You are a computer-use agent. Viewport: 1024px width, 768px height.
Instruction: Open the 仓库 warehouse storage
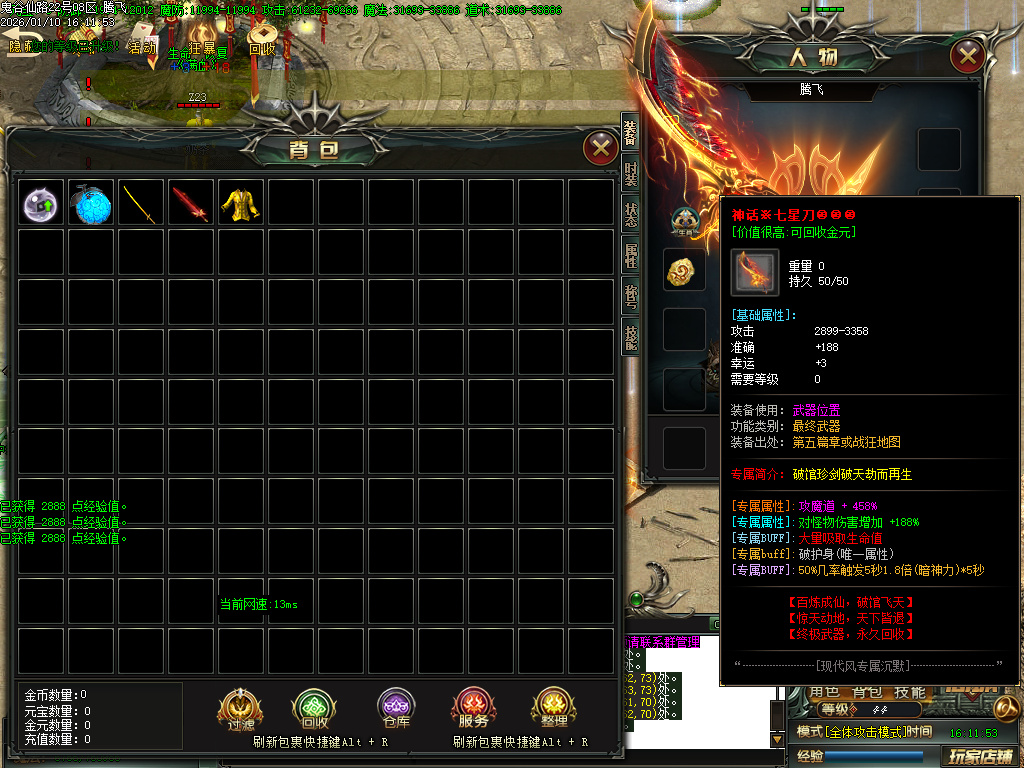click(x=394, y=709)
